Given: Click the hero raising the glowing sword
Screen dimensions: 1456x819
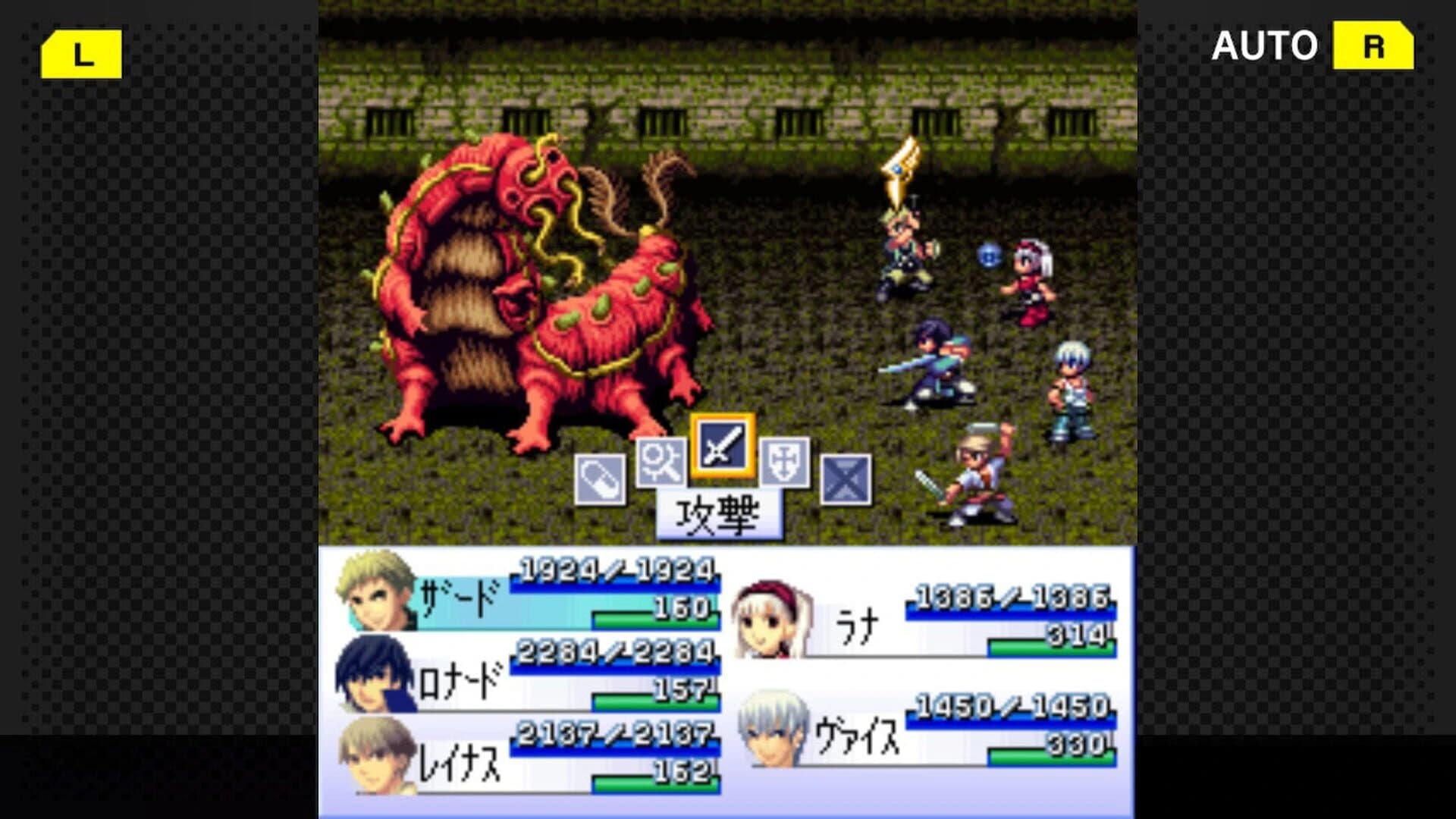Looking at the screenshot, I should (x=902, y=243).
